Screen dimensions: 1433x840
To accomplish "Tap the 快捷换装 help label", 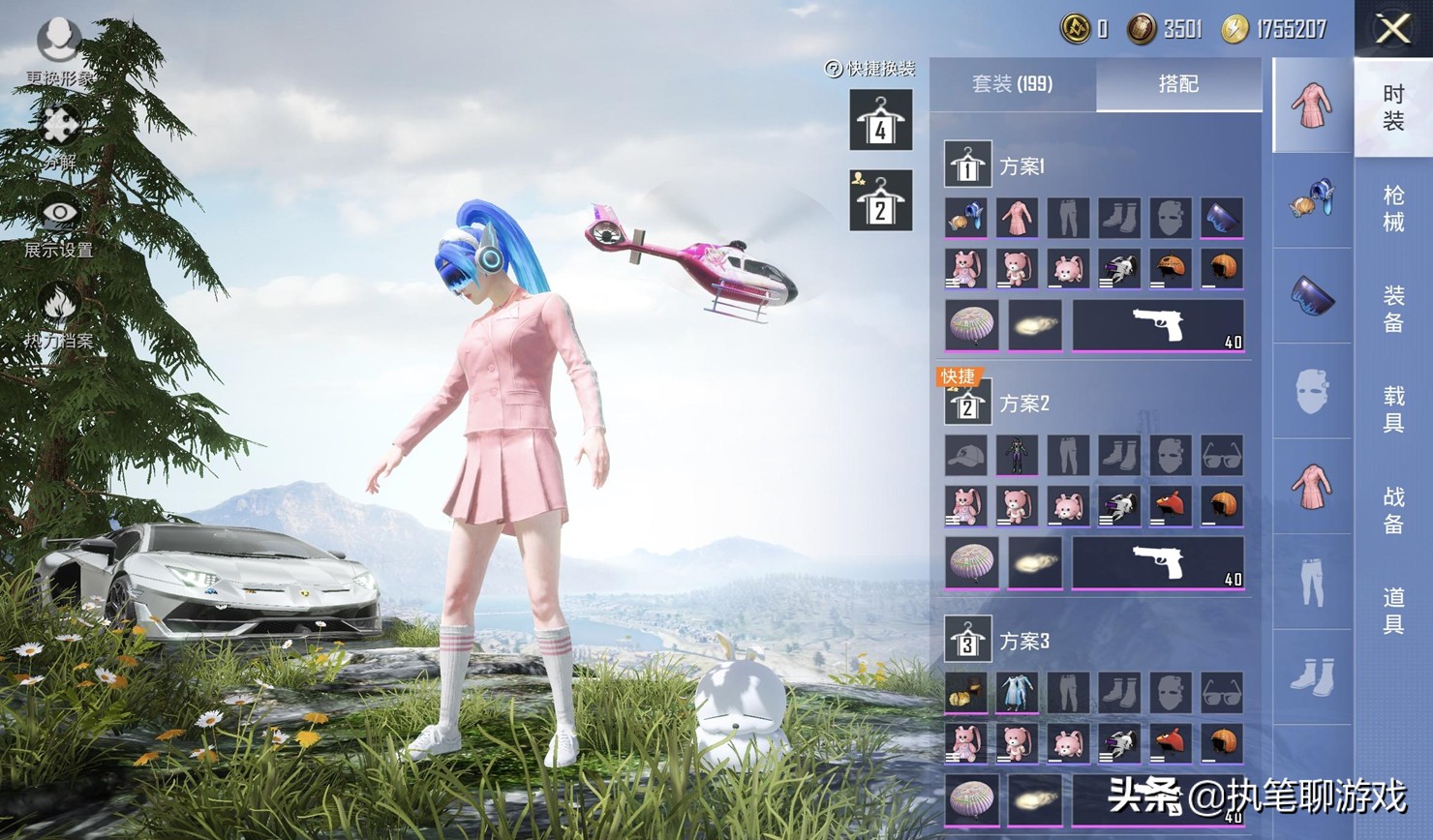I will tap(869, 69).
